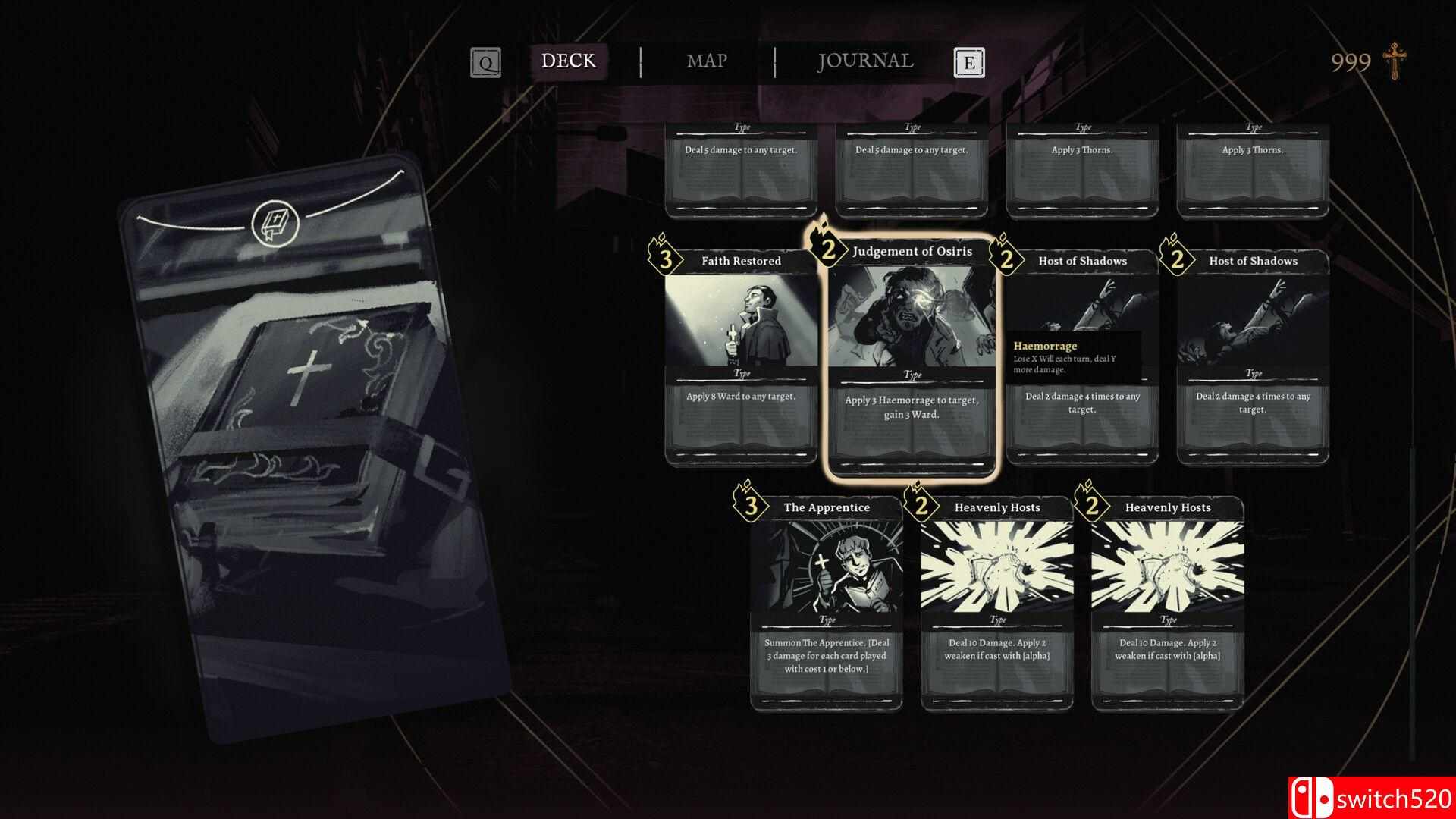Click the Type field on the Apply 3 Thorns card
This screenshot has height=819, width=1456.
click(x=1081, y=127)
